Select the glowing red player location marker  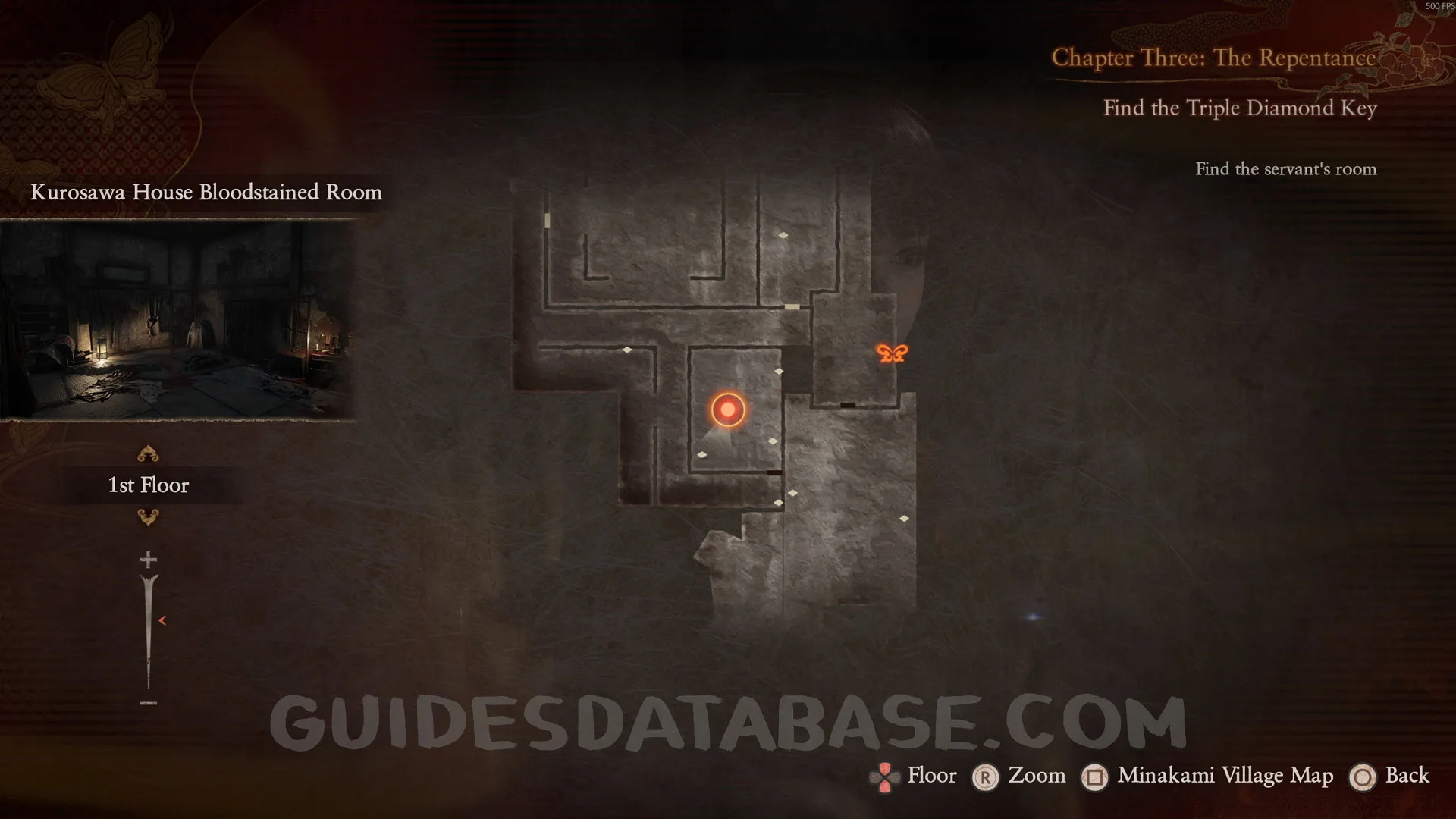click(x=728, y=409)
